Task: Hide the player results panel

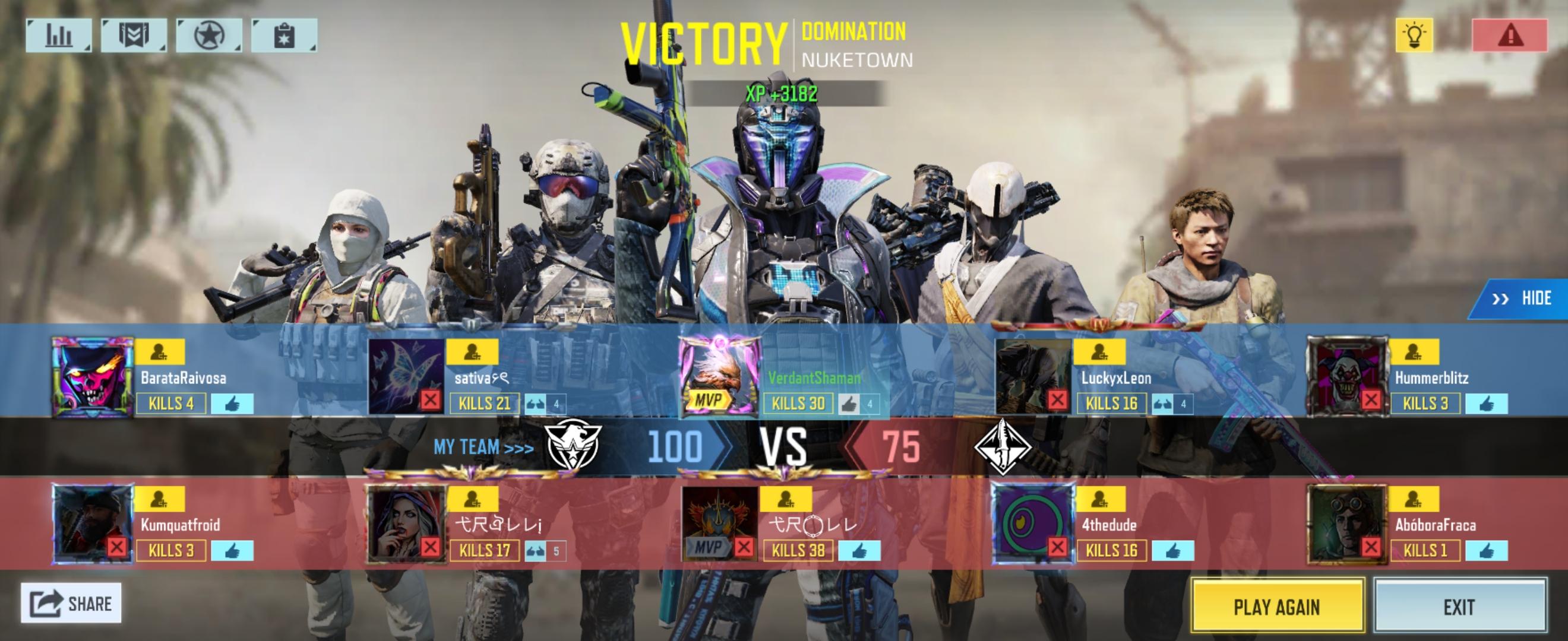Action: coord(1522,298)
